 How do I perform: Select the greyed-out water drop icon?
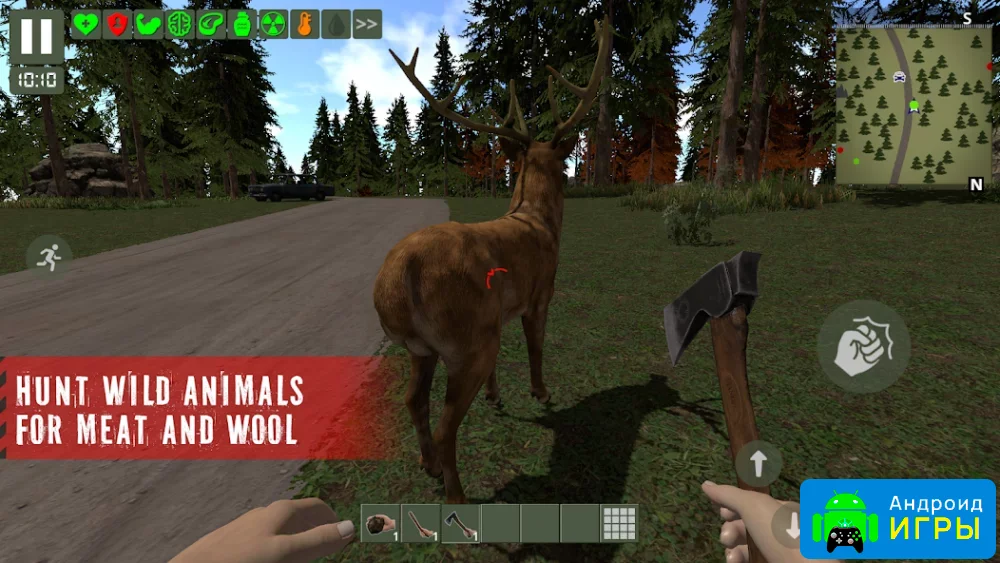335,24
